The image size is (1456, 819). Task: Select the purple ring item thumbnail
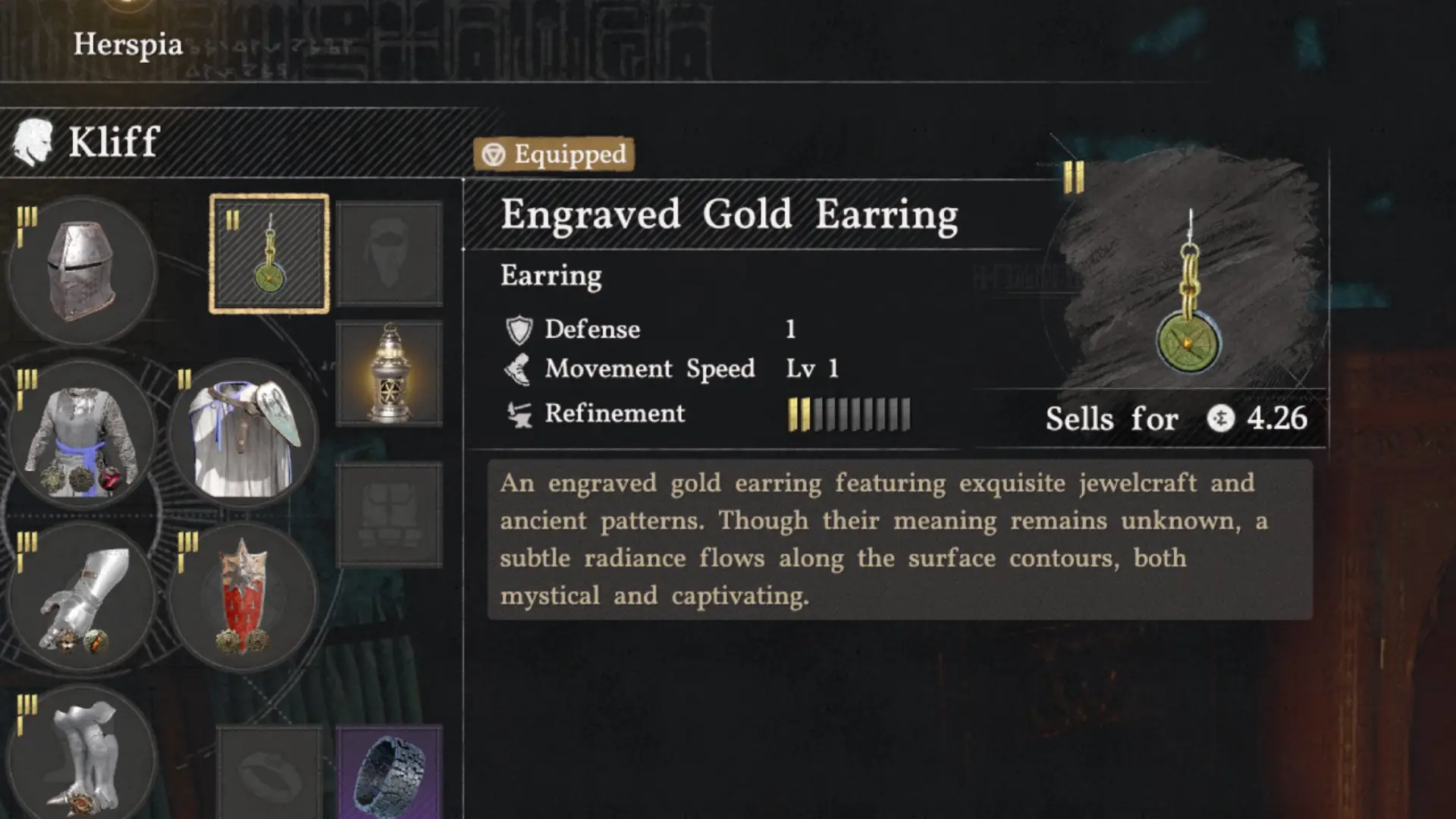click(387, 766)
